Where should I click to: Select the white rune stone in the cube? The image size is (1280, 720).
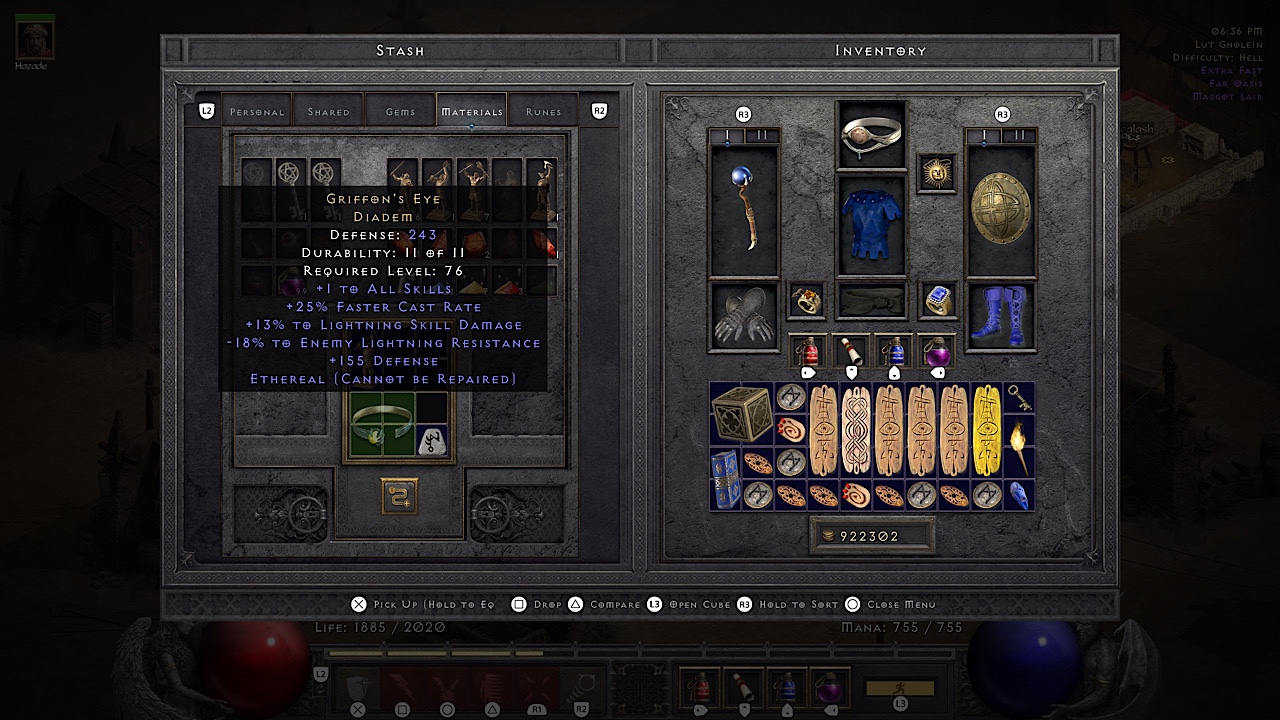pos(432,440)
